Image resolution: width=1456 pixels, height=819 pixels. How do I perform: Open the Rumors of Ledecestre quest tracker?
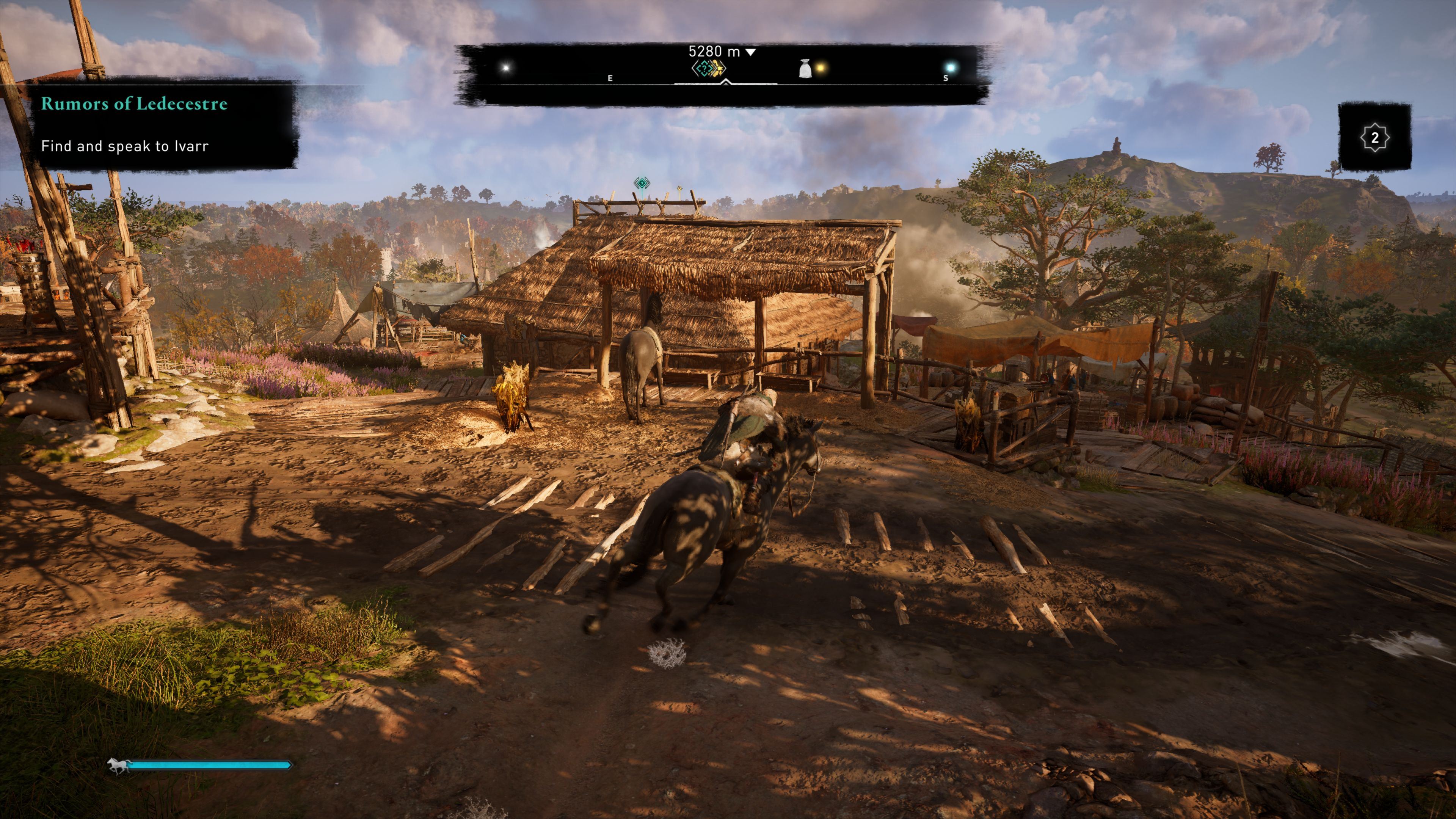[134, 104]
